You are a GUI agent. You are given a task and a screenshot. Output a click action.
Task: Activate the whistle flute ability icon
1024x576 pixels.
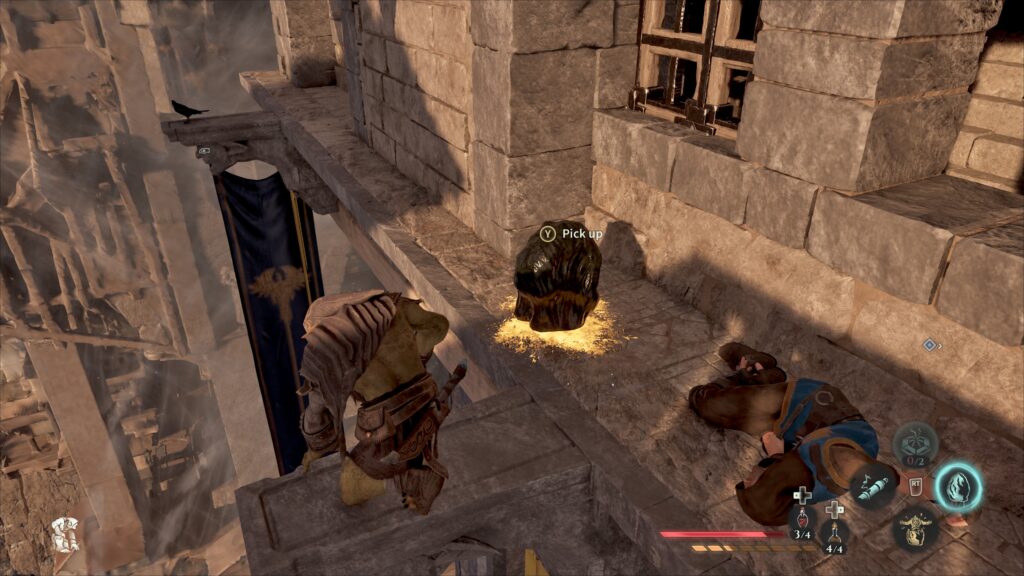click(x=873, y=488)
